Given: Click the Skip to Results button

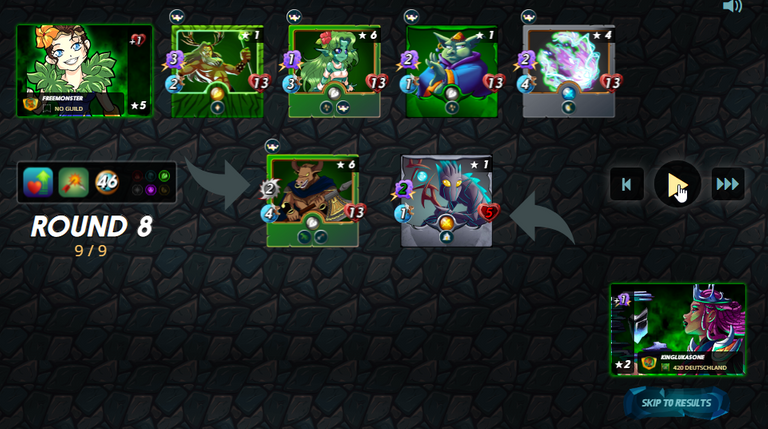Looking at the screenshot, I should click(x=676, y=403).
